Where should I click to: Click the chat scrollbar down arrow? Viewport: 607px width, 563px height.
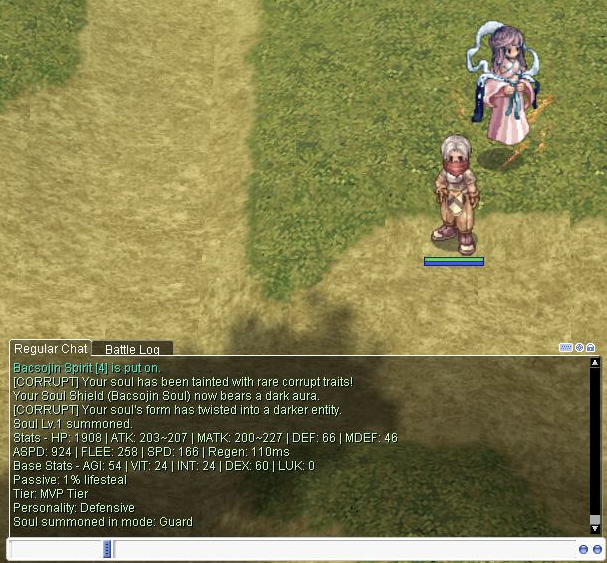tap(595, 528)
